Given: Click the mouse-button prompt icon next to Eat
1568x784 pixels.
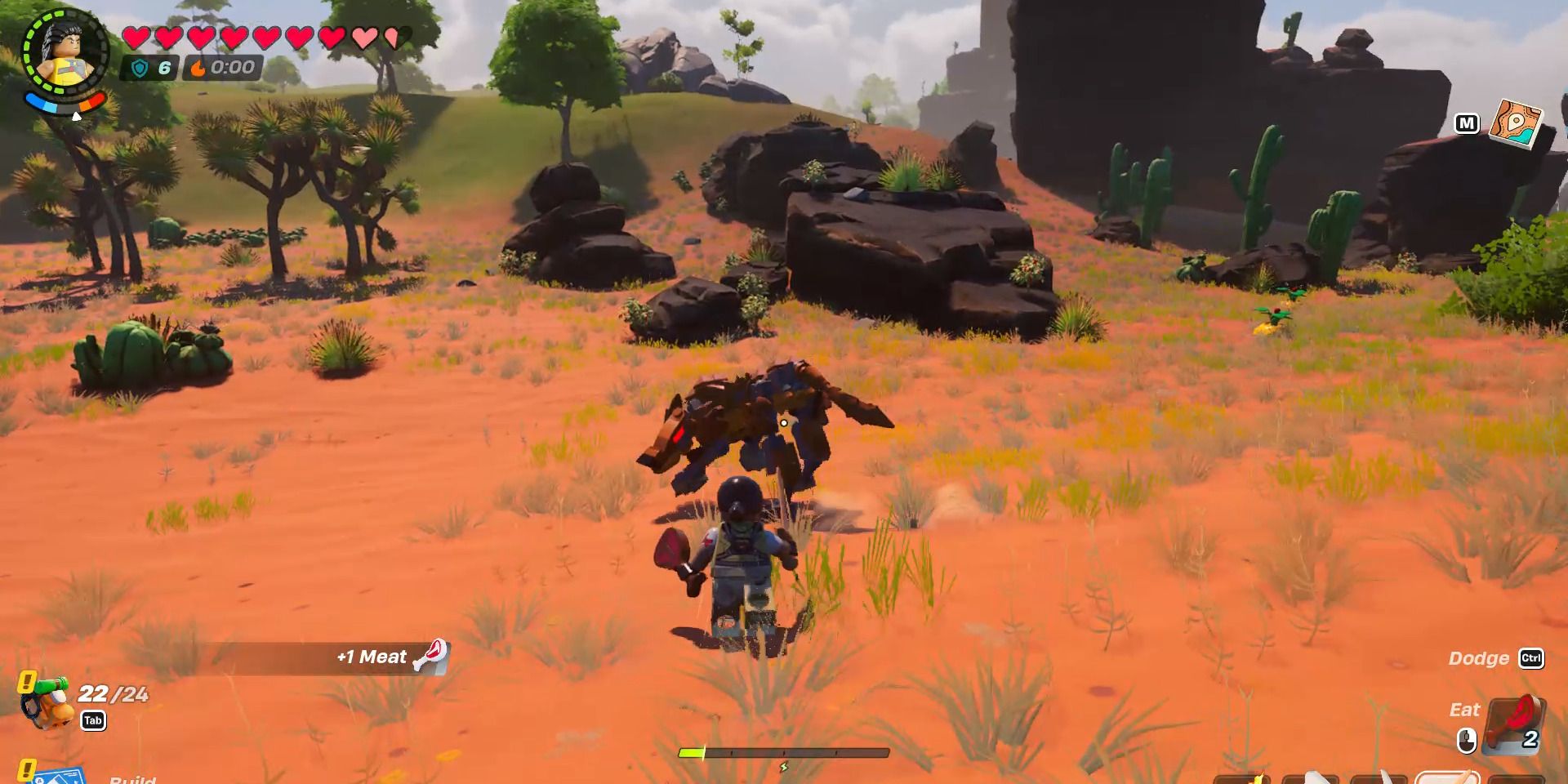Looking at the screenshot, I should click(x=1468, y=740).
